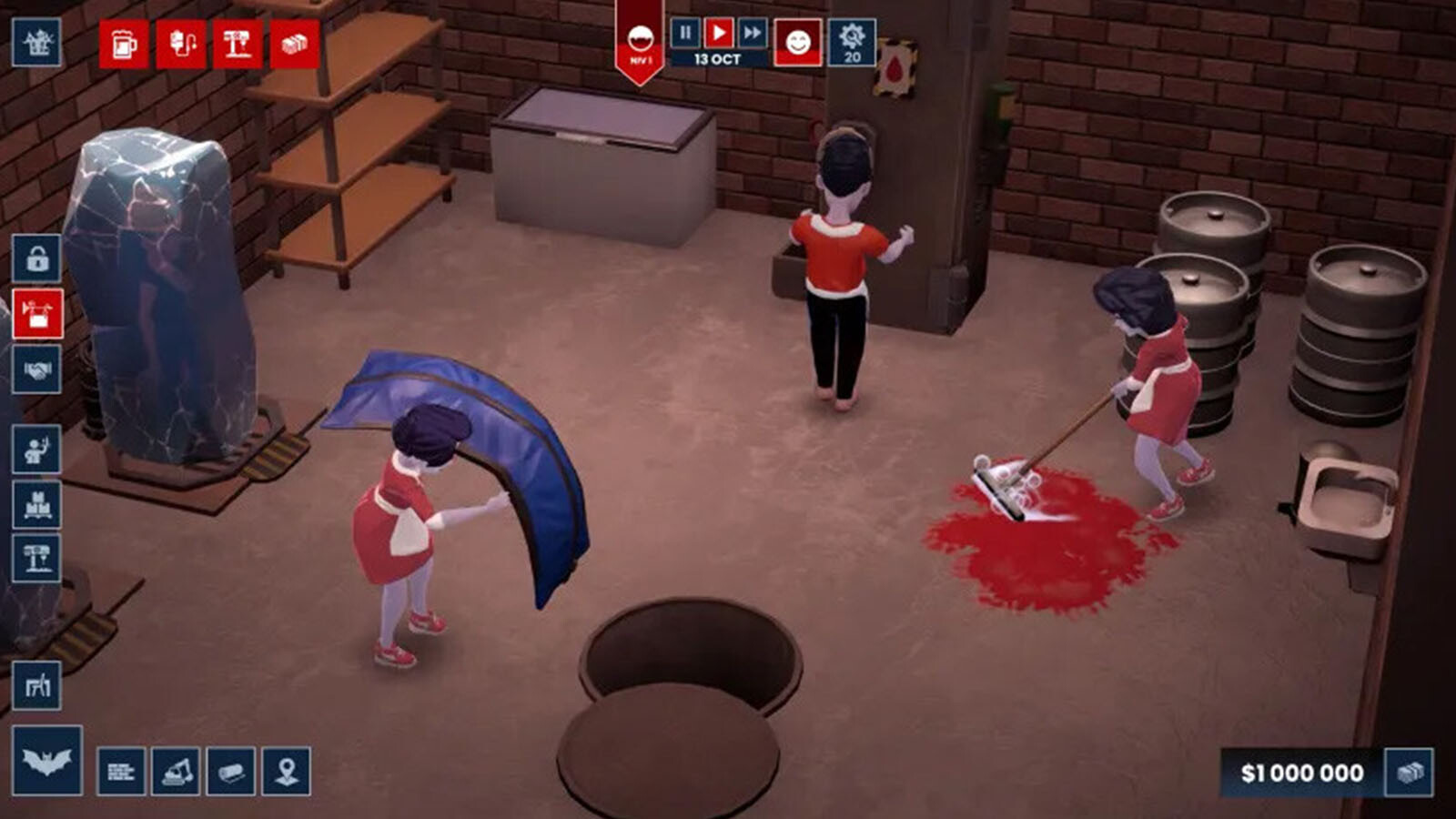Select the red blood bag drip icon

(x=181, y=44)
